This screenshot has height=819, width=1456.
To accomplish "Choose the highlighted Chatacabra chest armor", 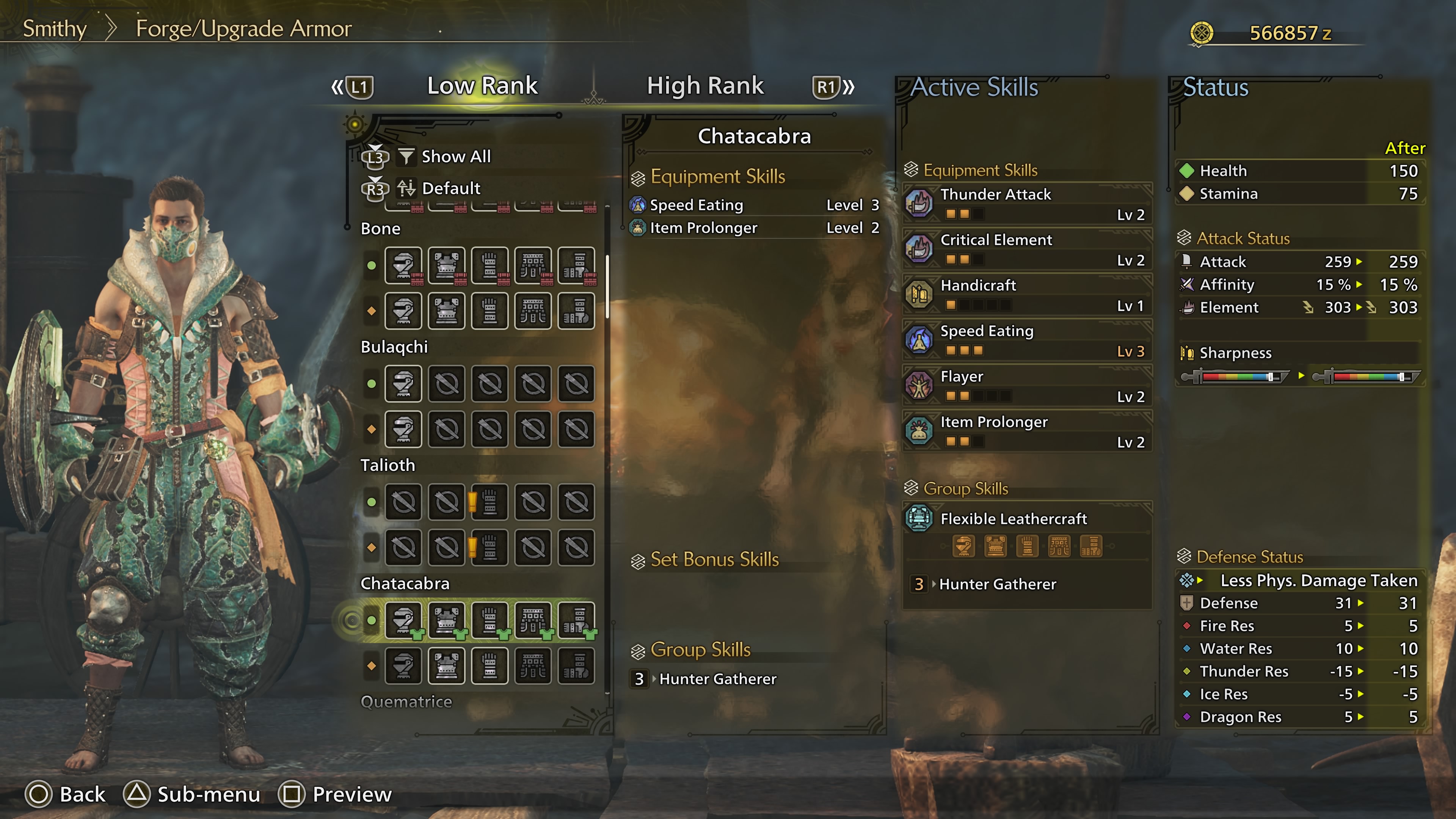I will coord(447,621).
